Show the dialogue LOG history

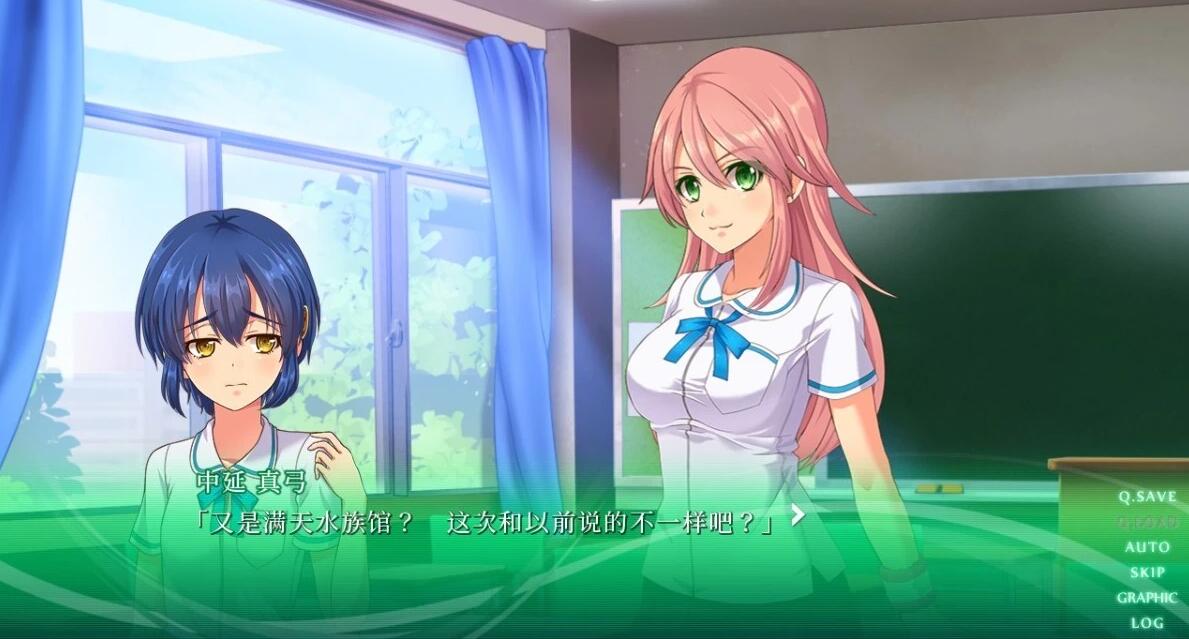click(1147, 623)
